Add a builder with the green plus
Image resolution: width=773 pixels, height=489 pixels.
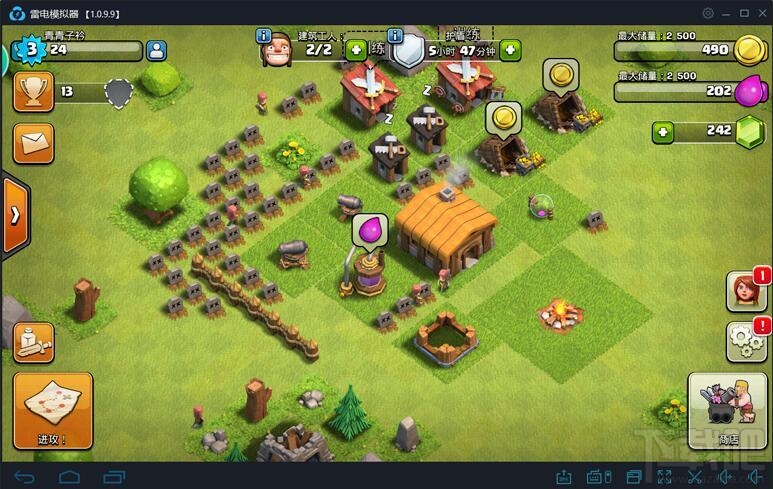(356, 49)
